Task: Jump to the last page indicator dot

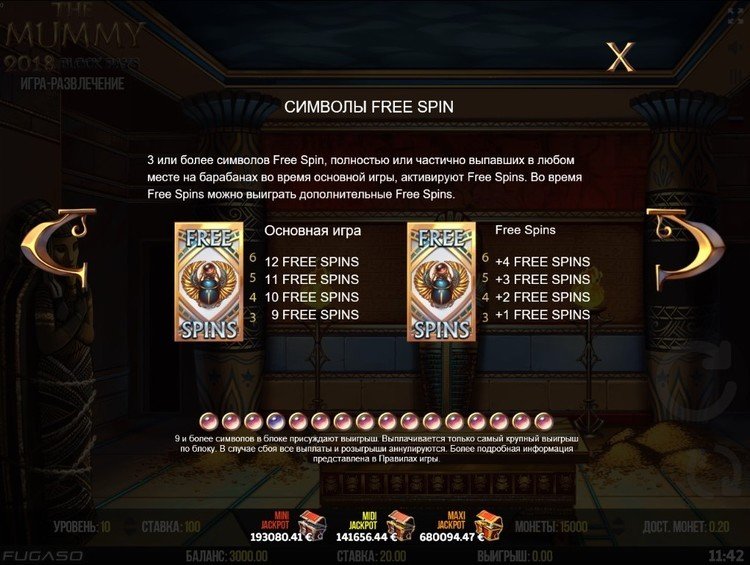Action: [x=543, y=420]
